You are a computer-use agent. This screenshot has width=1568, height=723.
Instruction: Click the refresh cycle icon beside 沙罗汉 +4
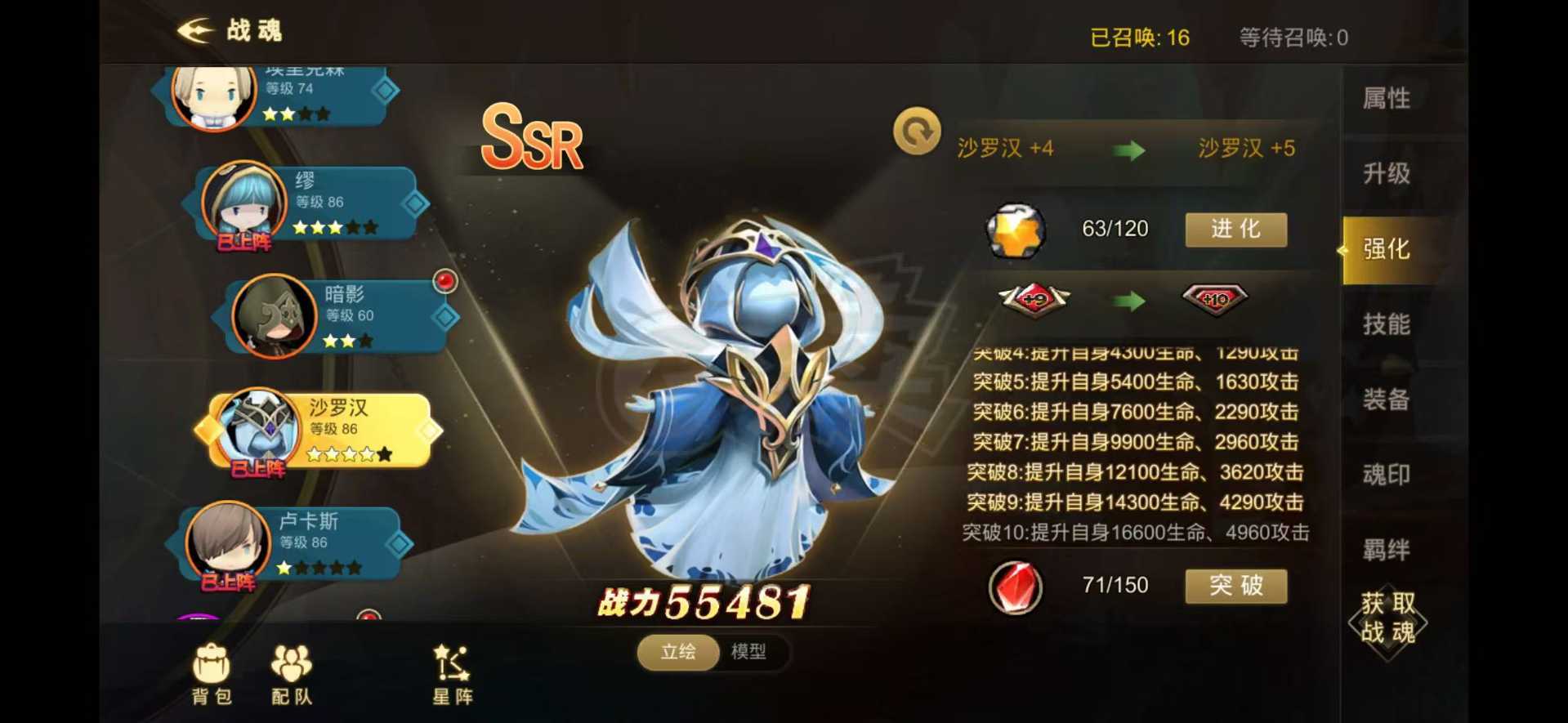pos(917,131)
